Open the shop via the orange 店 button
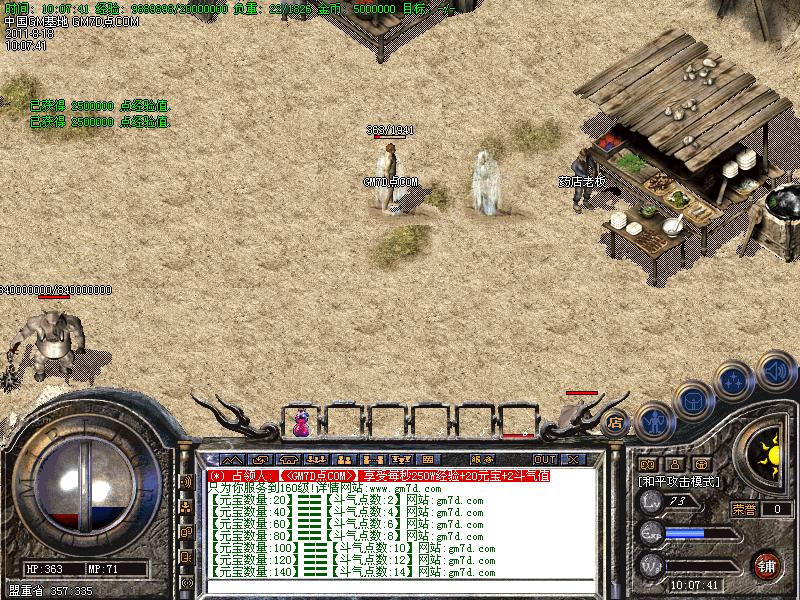This screenshot has width=800, height=600. 615,421
